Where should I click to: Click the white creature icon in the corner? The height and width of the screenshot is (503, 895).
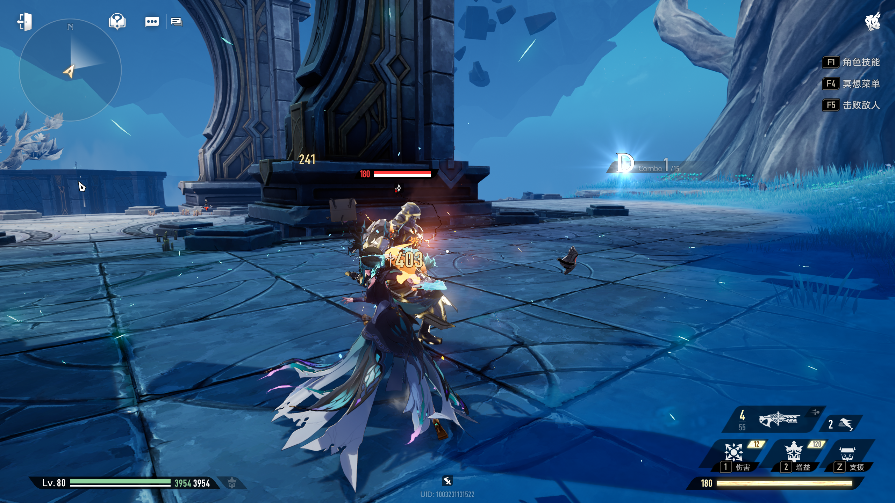(x=871, y=22)
